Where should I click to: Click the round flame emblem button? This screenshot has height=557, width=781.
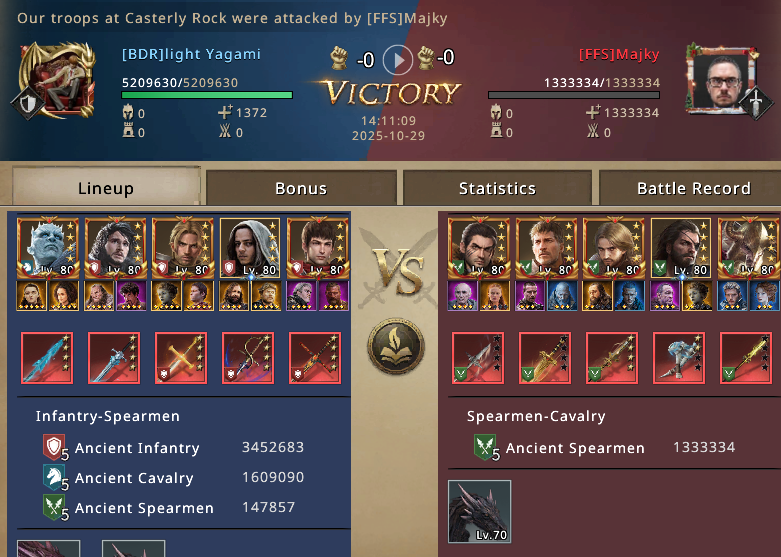(396, 347)
